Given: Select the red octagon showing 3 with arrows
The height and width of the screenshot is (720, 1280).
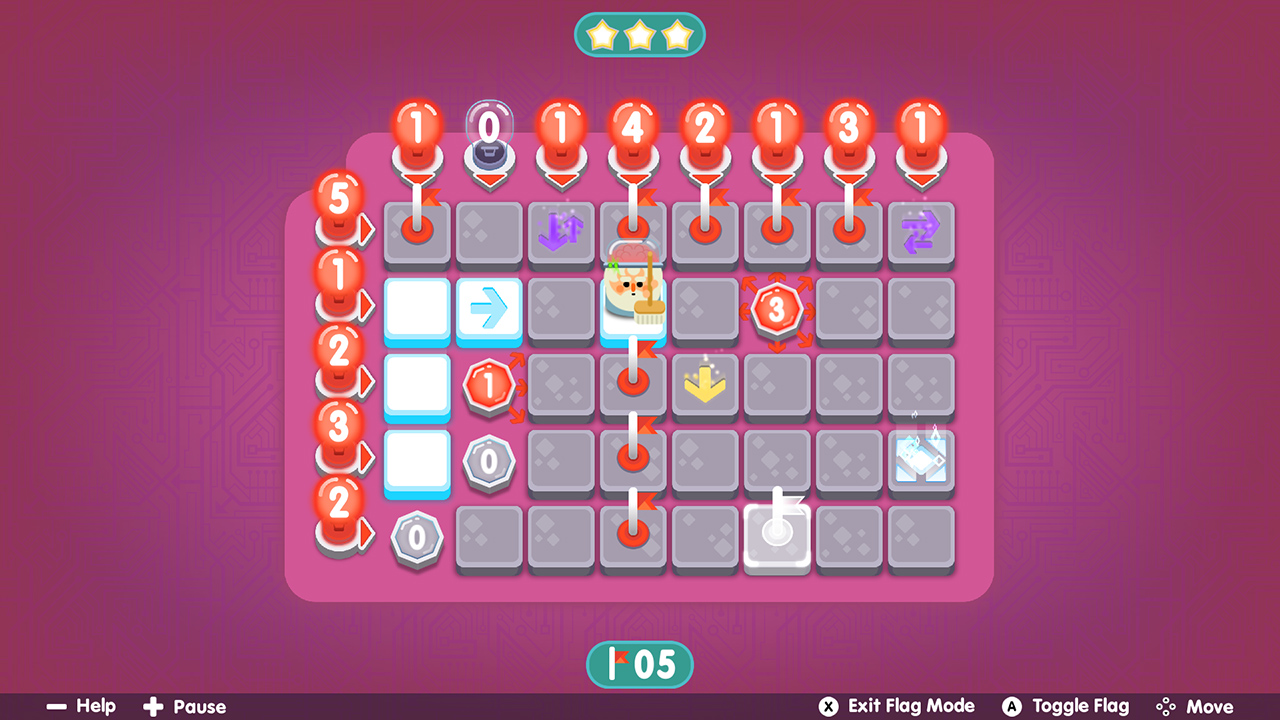Looking at the screenshot, I should coord(777,310).
